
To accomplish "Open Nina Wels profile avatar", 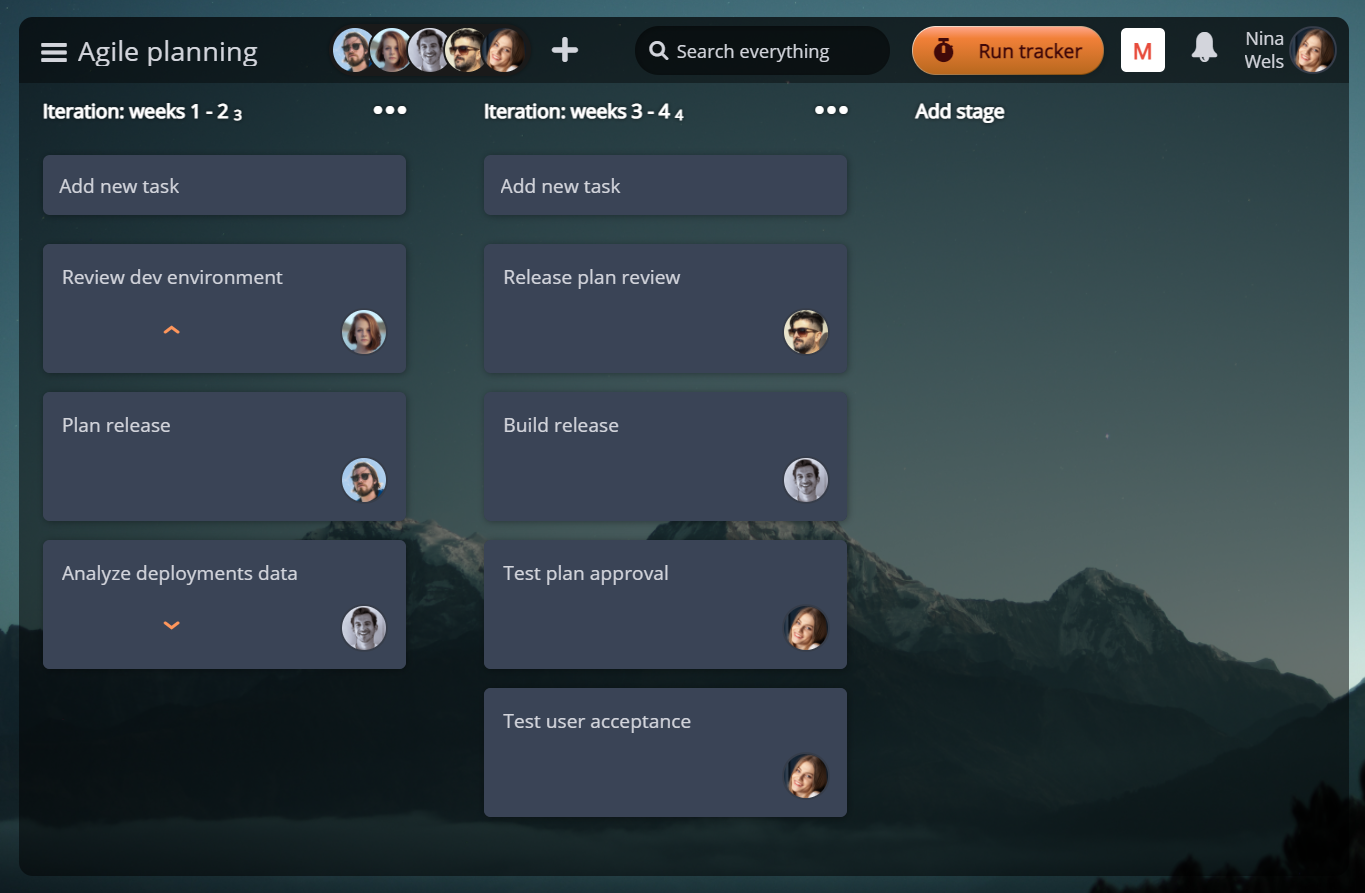I will pyautogui.click(x=1312, y=50).
